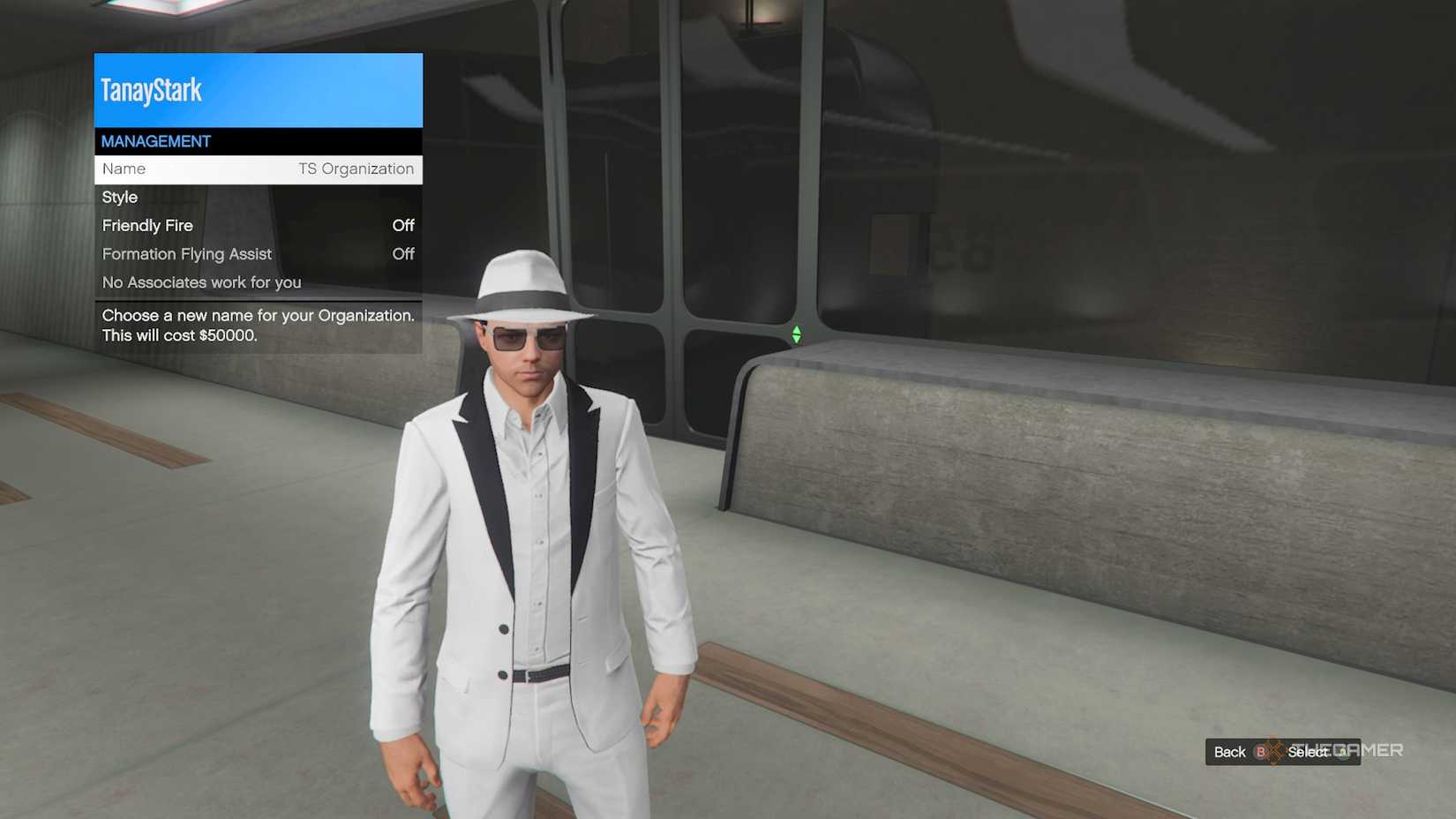The height and width of the screenshot is (819, 1456).
Task: Click the sunglasses on the character
Action: tap(524, 336)
